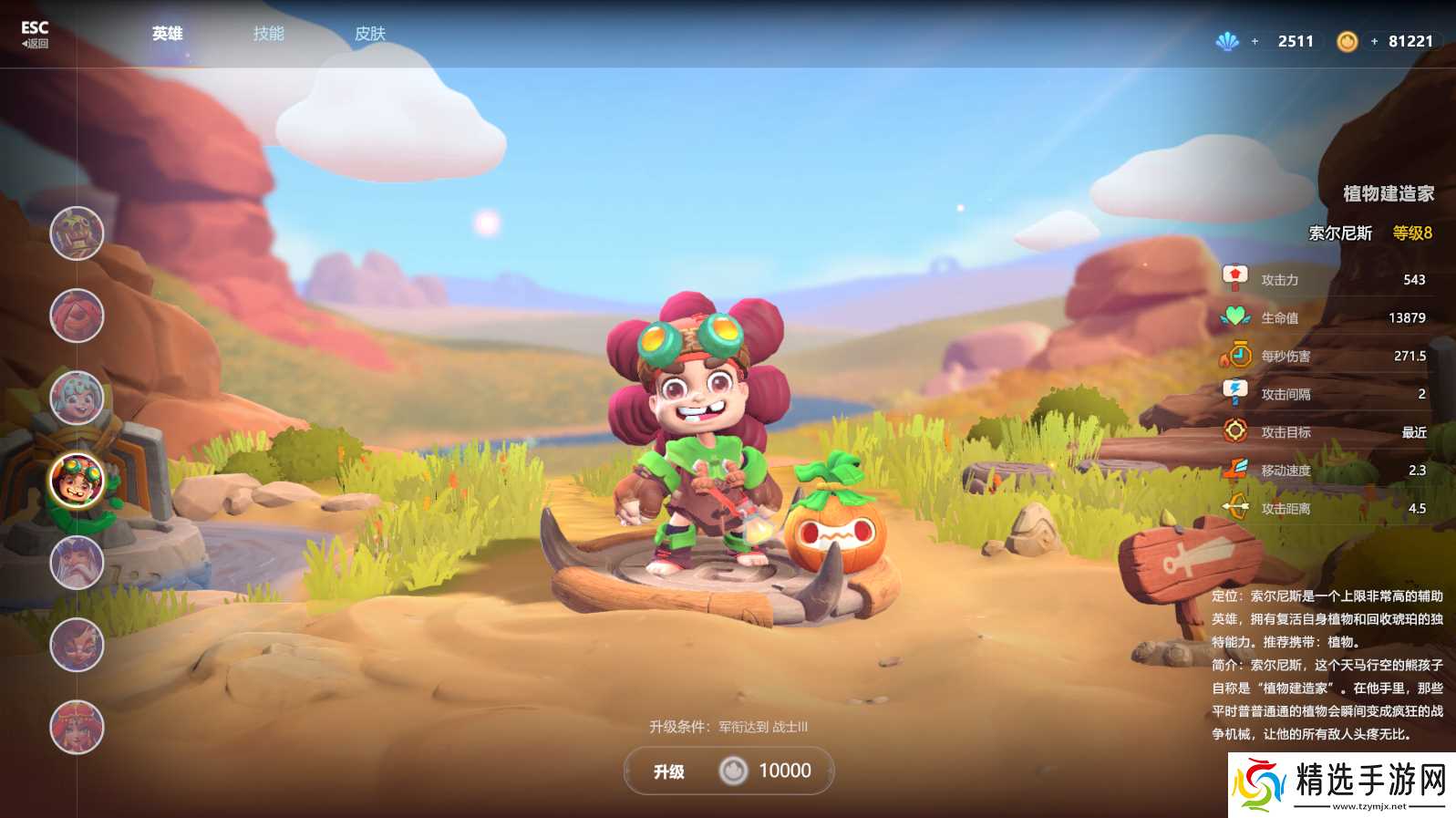
Task: Select the goggles-wearing hero 索尔尼斯 portrait
Action: click(77, 481)
